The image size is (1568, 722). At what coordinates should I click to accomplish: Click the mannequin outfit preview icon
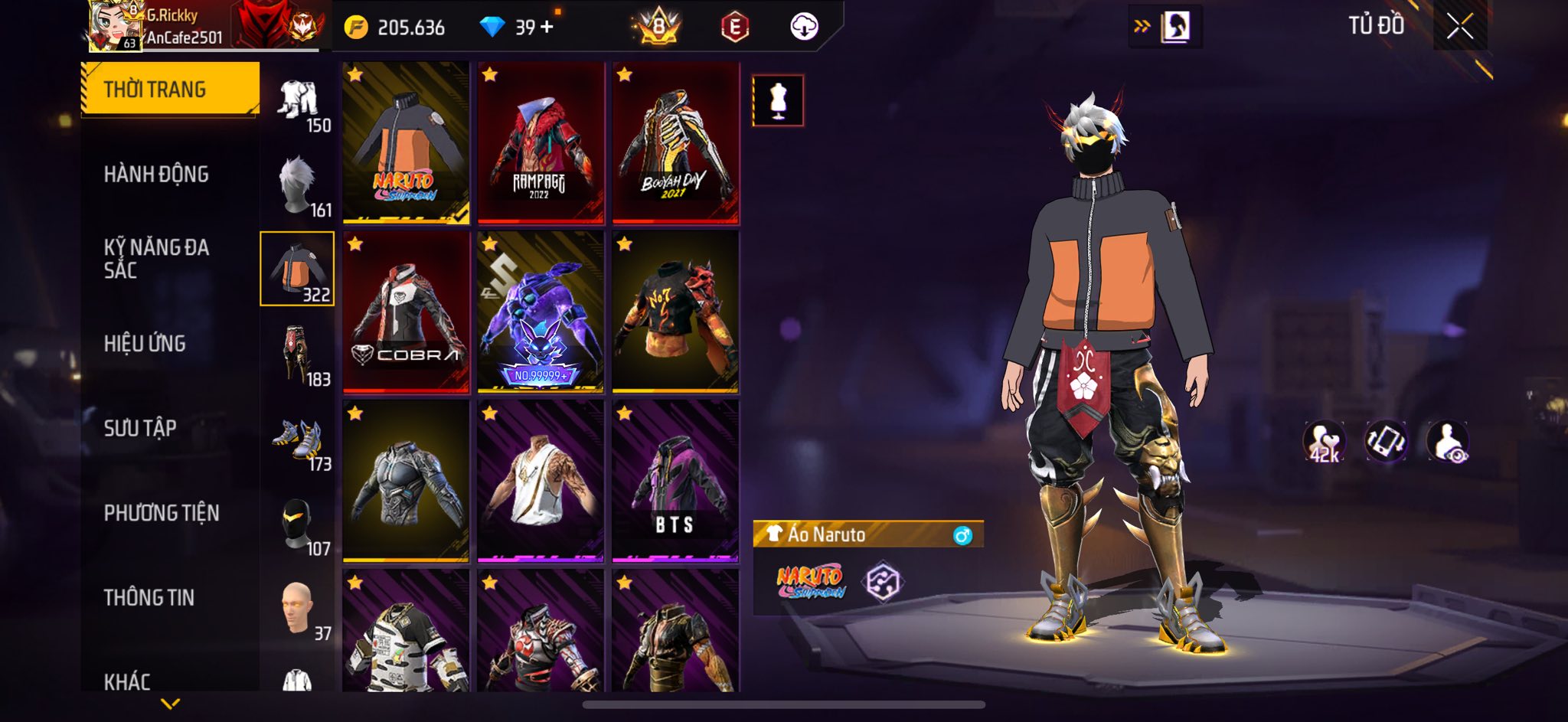coord(778,100)
